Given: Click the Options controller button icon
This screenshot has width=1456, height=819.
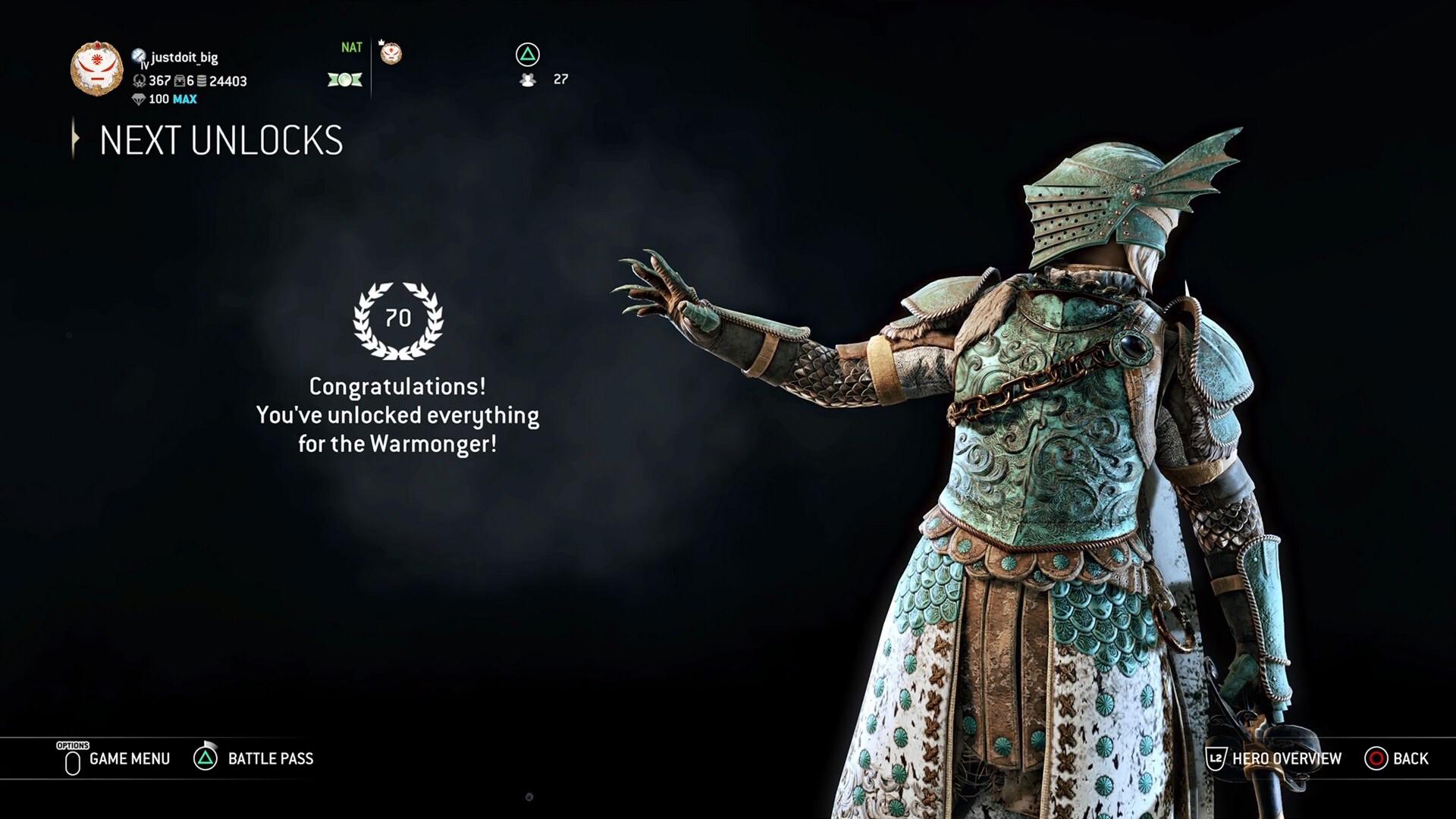Looking at the screenshot, I should click(x=72, y=759).
